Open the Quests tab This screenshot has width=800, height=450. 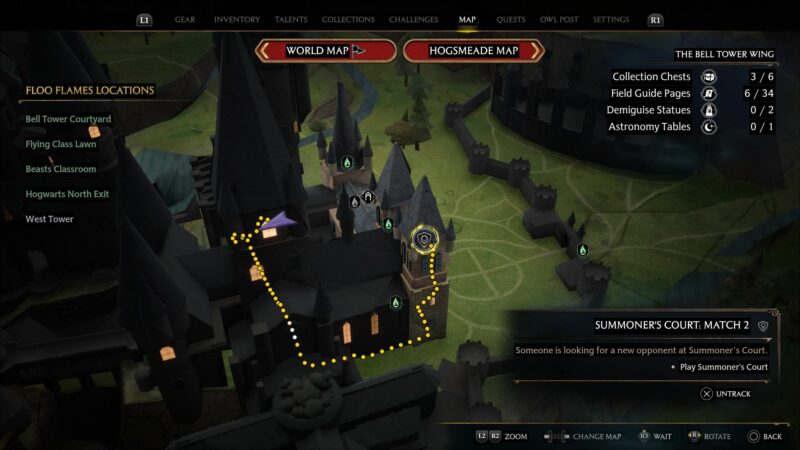click(x=511, y=19)
